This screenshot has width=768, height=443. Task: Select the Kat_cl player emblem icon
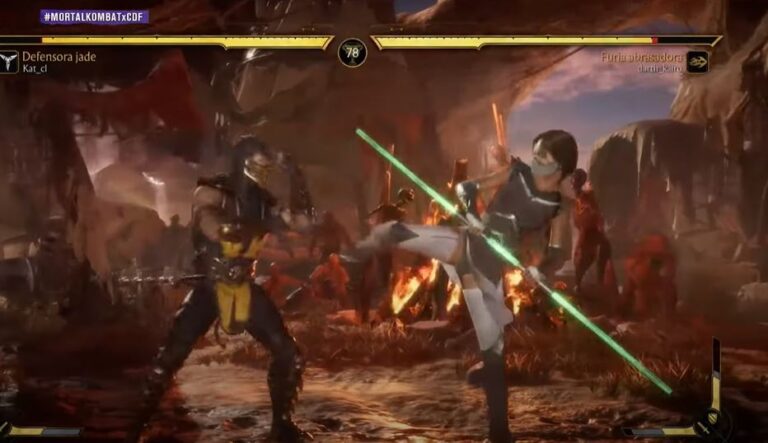[x=10, y=62]
